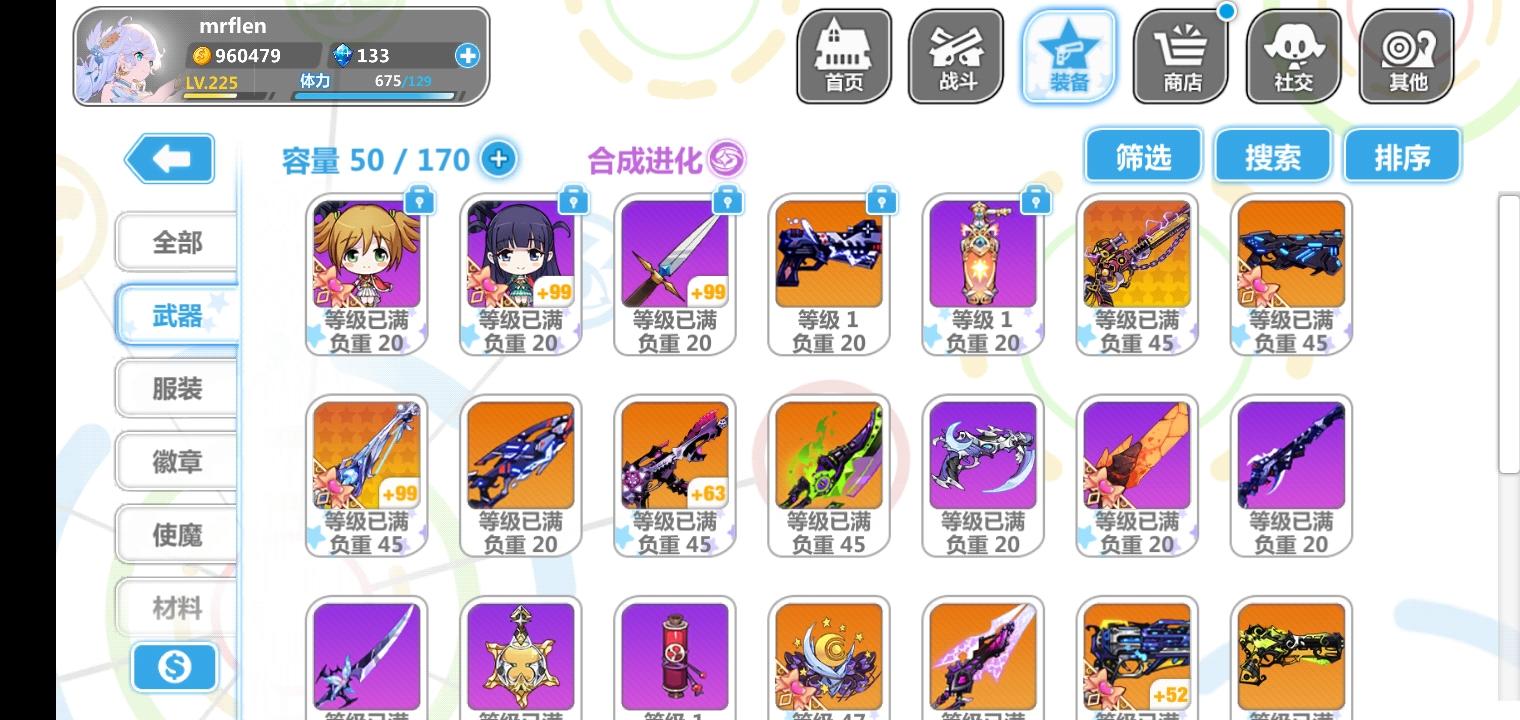Open the 商店 shop icon
This screenshot has width=1520, height=720.
(x=1180, y=55)
